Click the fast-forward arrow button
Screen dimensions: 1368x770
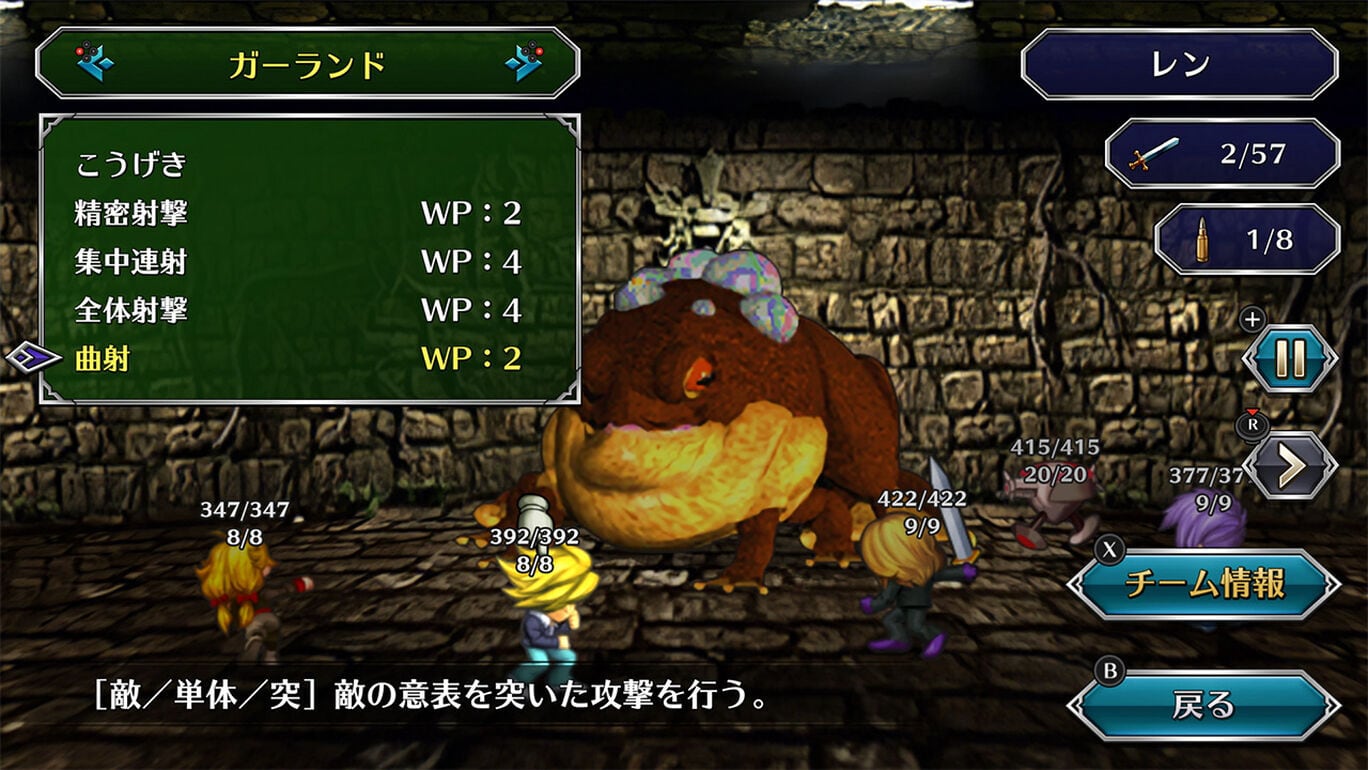coord(1289,465)
